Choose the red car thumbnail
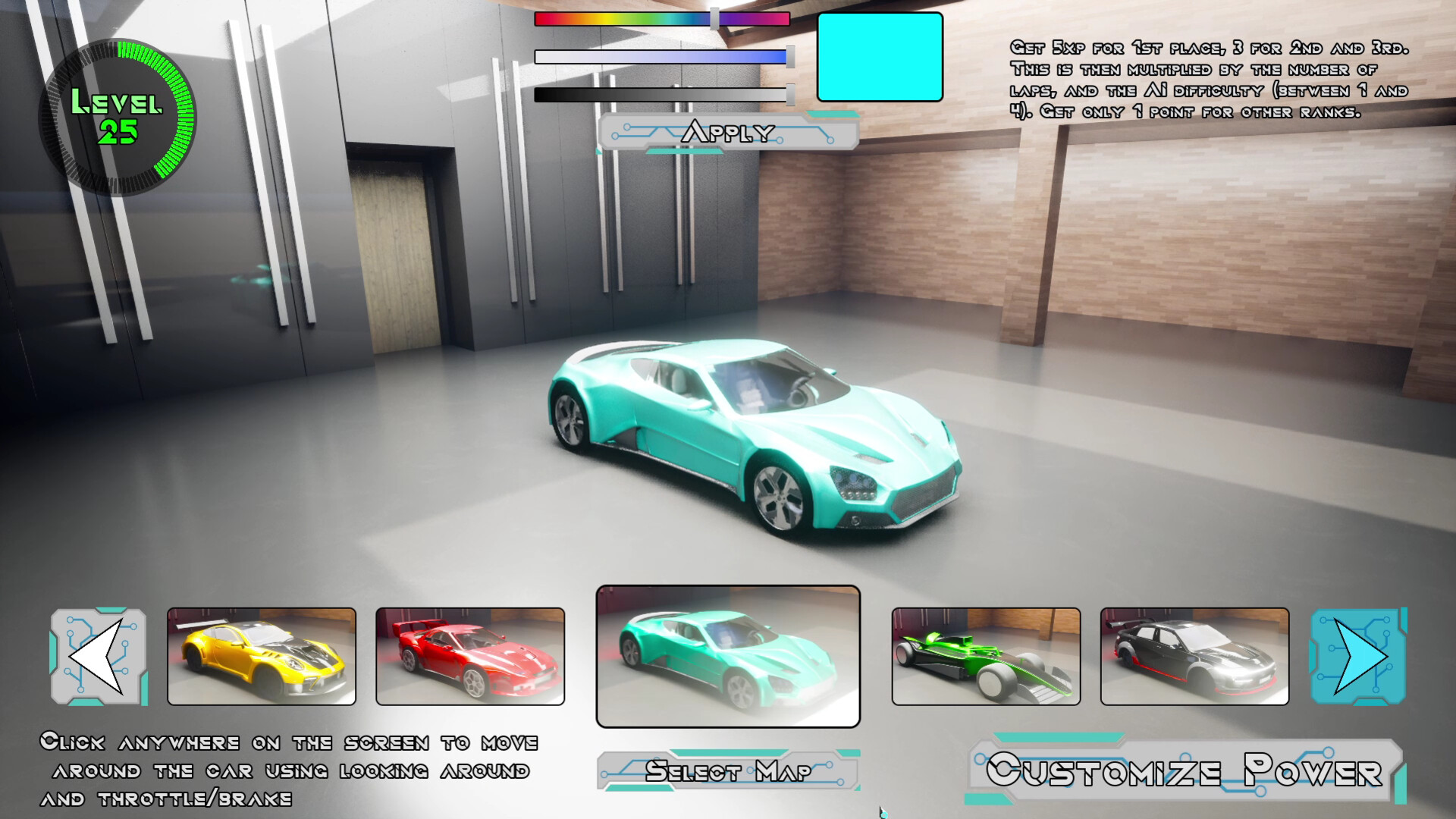The image size is (1456, 819). pos(470,657)
